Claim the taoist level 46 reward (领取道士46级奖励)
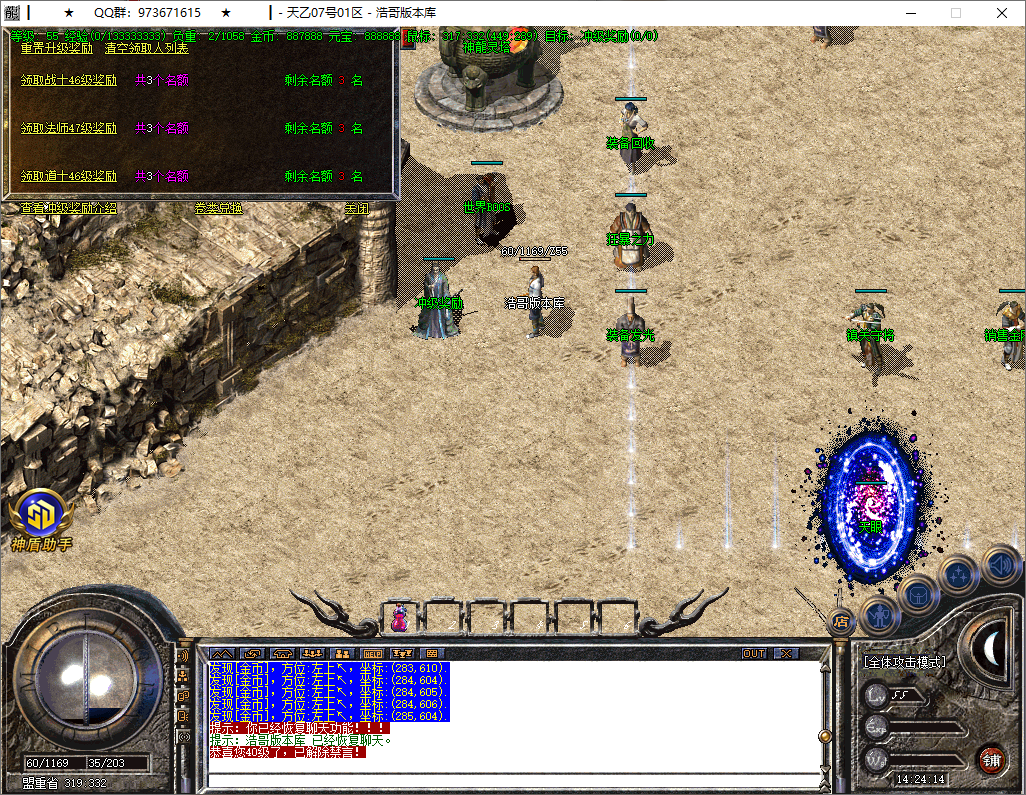 tap(69, 176)
